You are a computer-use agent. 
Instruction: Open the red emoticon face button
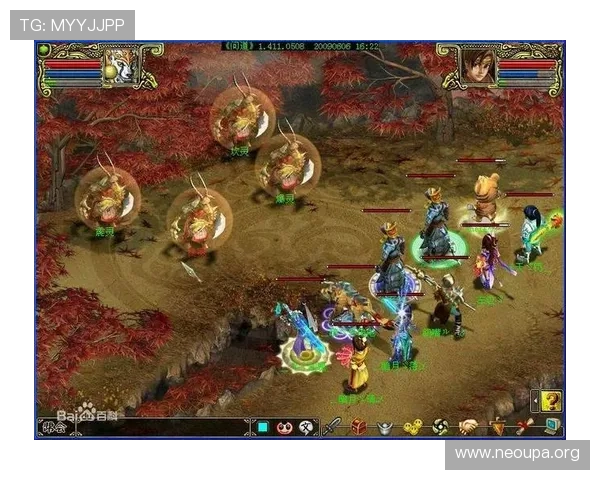[285, 427]
